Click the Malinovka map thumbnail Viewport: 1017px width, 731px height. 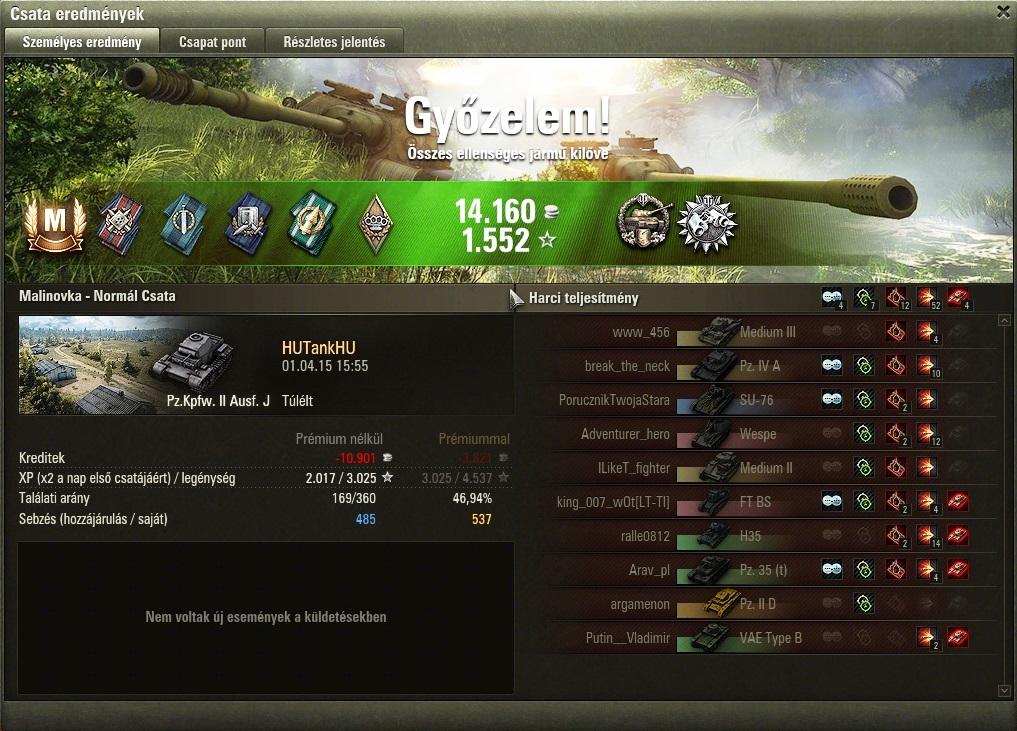[x=79, y=366]
